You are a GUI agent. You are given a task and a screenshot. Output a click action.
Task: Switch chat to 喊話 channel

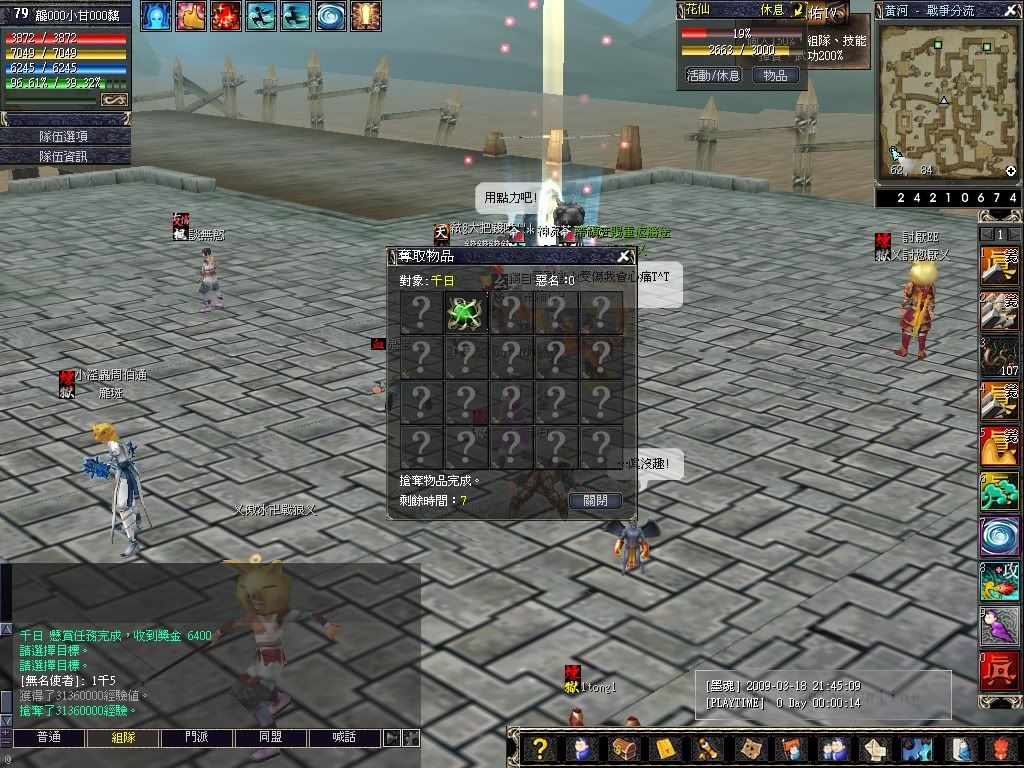[345, 738]
